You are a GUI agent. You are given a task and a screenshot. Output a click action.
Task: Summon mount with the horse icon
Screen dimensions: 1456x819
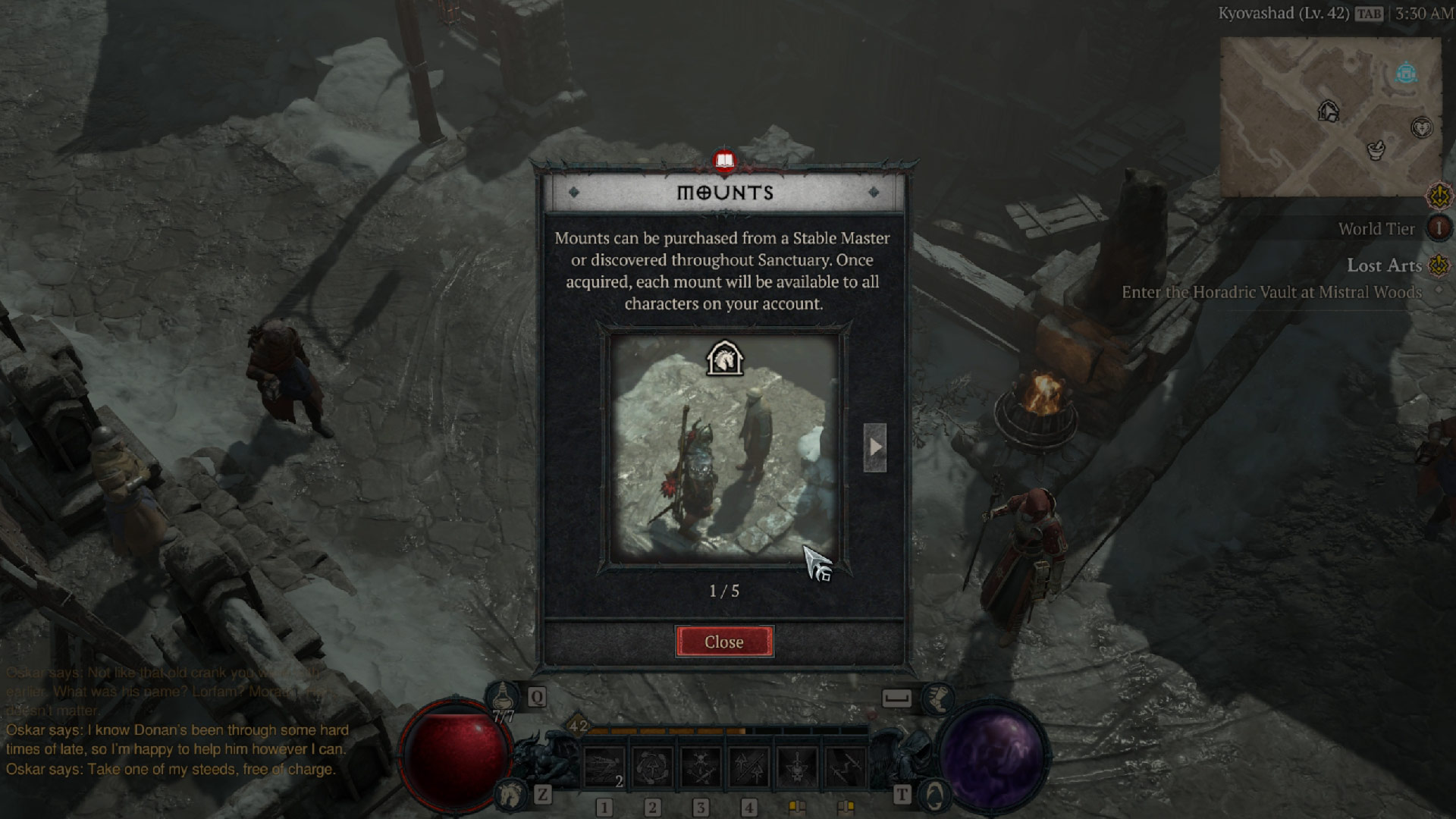coord(510,794)
